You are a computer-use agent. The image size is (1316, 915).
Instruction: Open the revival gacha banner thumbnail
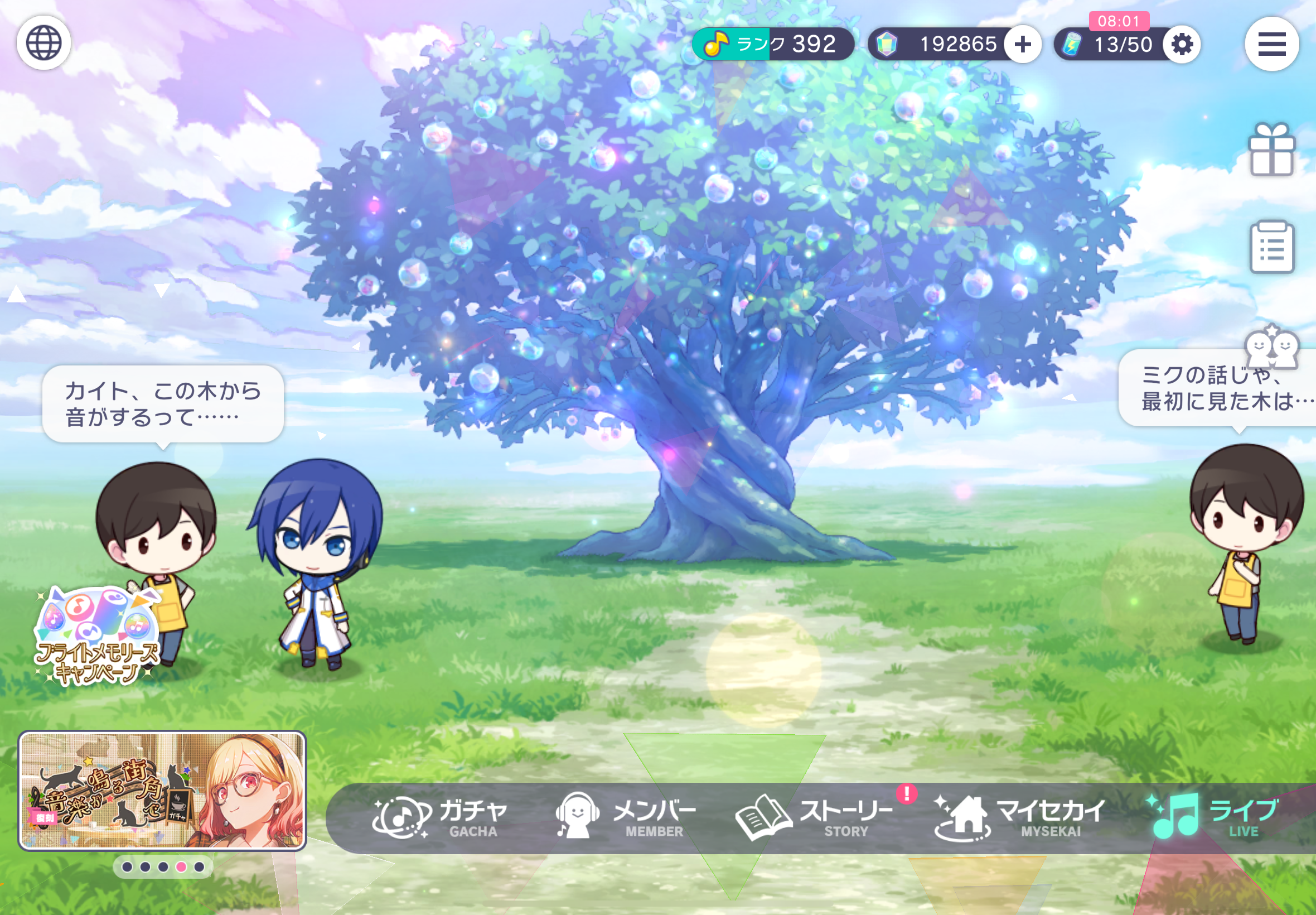(x=162, y=791)
